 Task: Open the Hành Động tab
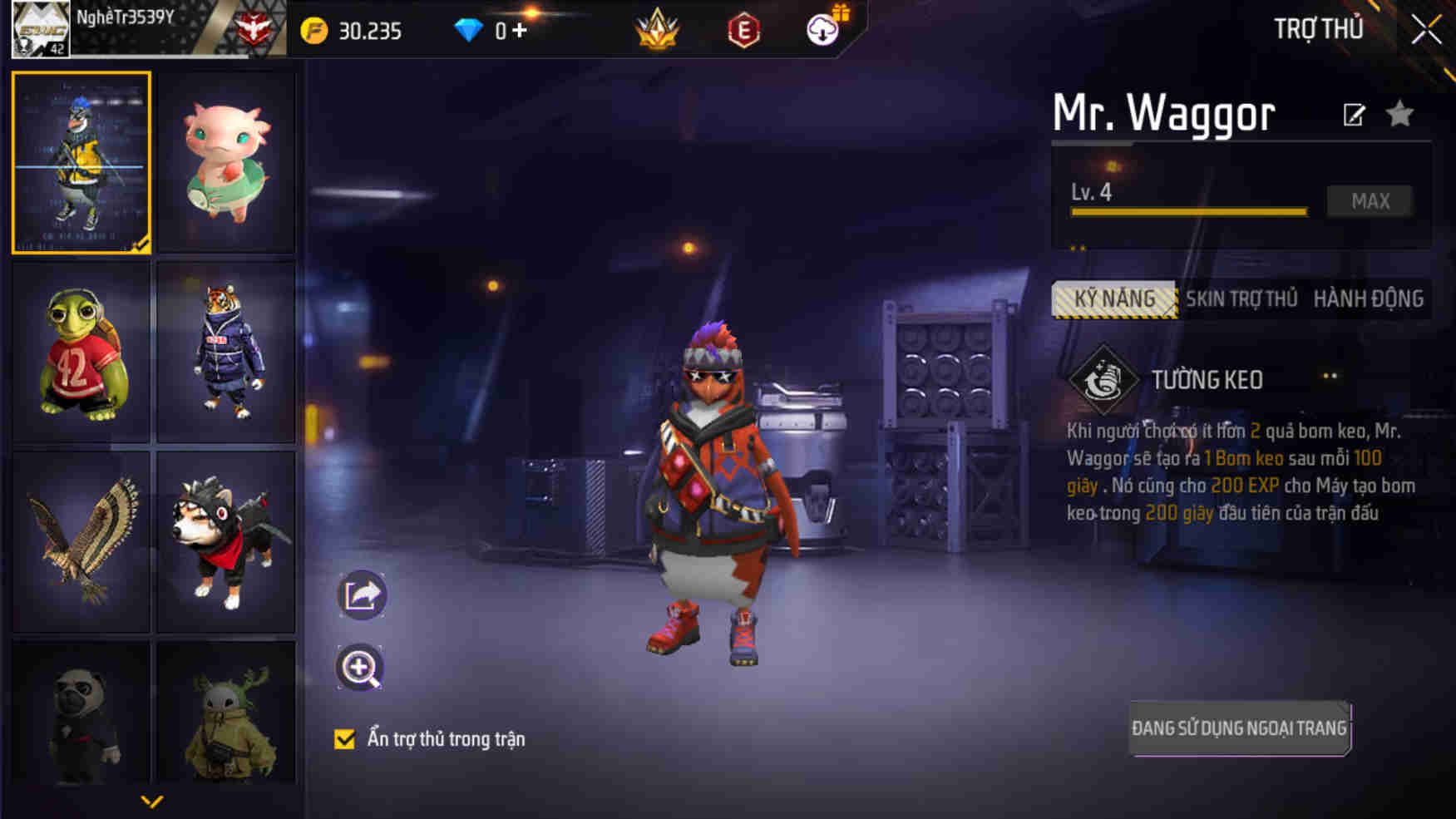click(1368, 299)
